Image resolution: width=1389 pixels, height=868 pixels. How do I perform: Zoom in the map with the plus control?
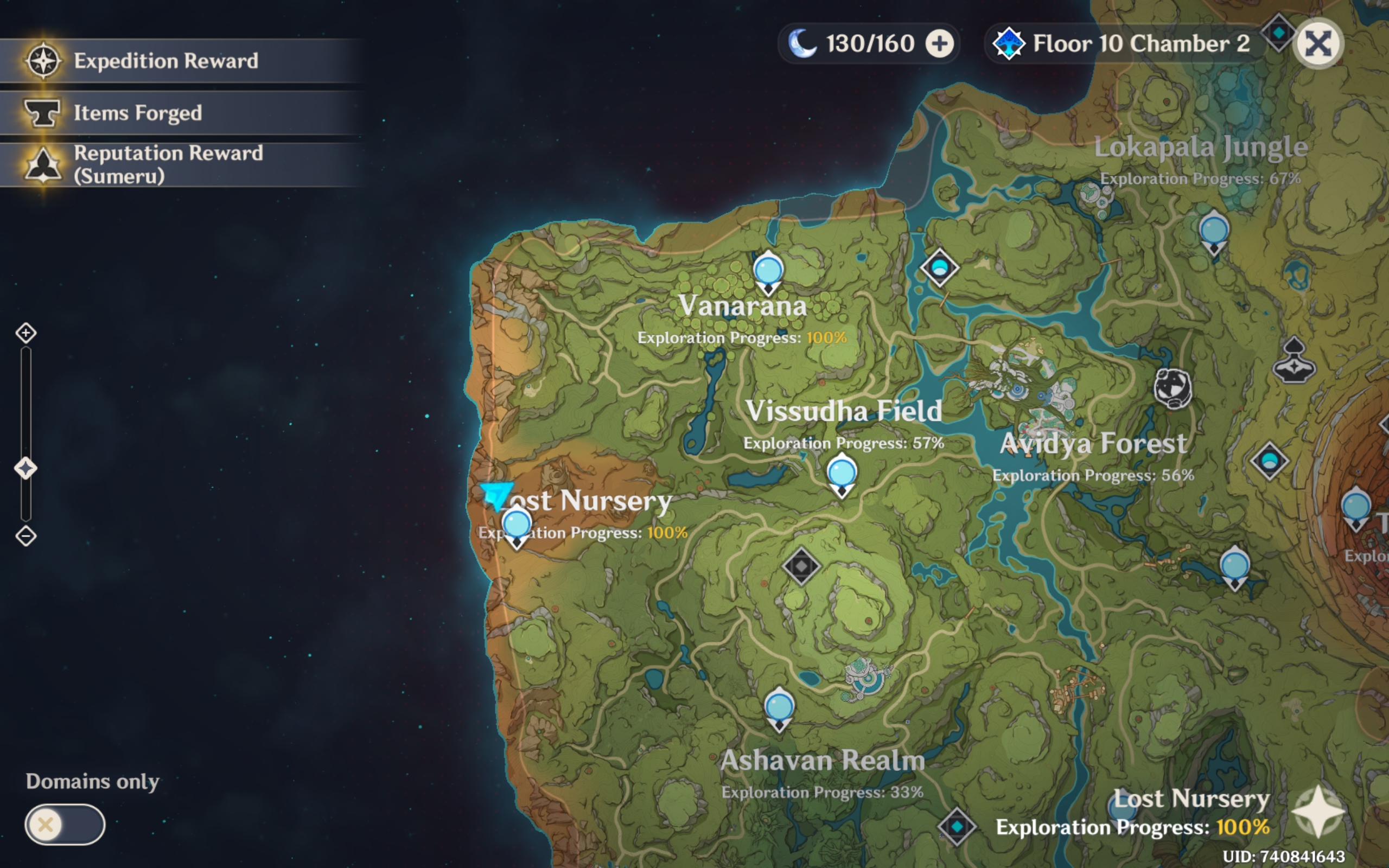(26, 333)
